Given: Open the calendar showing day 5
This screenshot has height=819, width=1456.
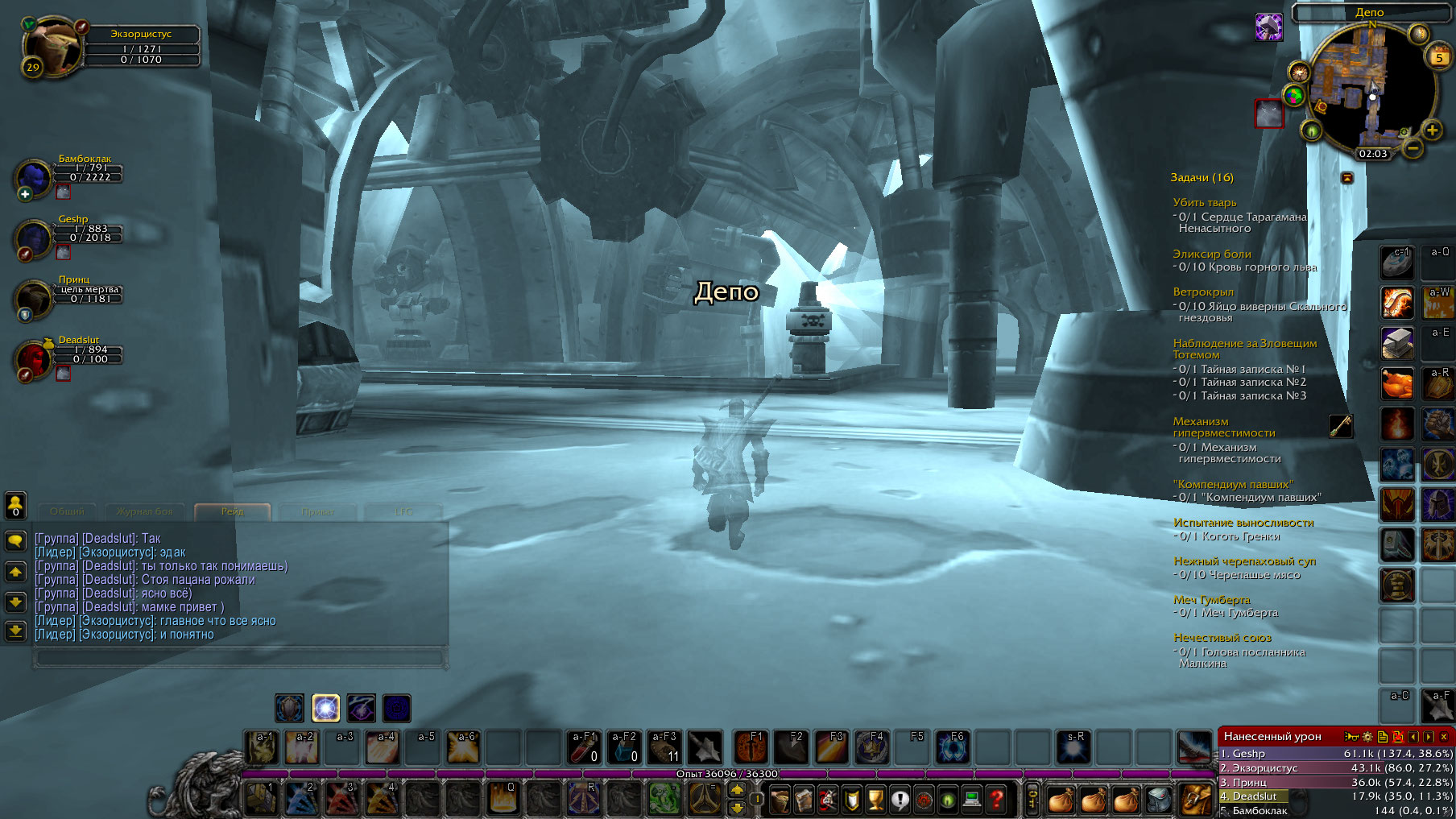Looking at the screenshot, I should pos(1438,57).
